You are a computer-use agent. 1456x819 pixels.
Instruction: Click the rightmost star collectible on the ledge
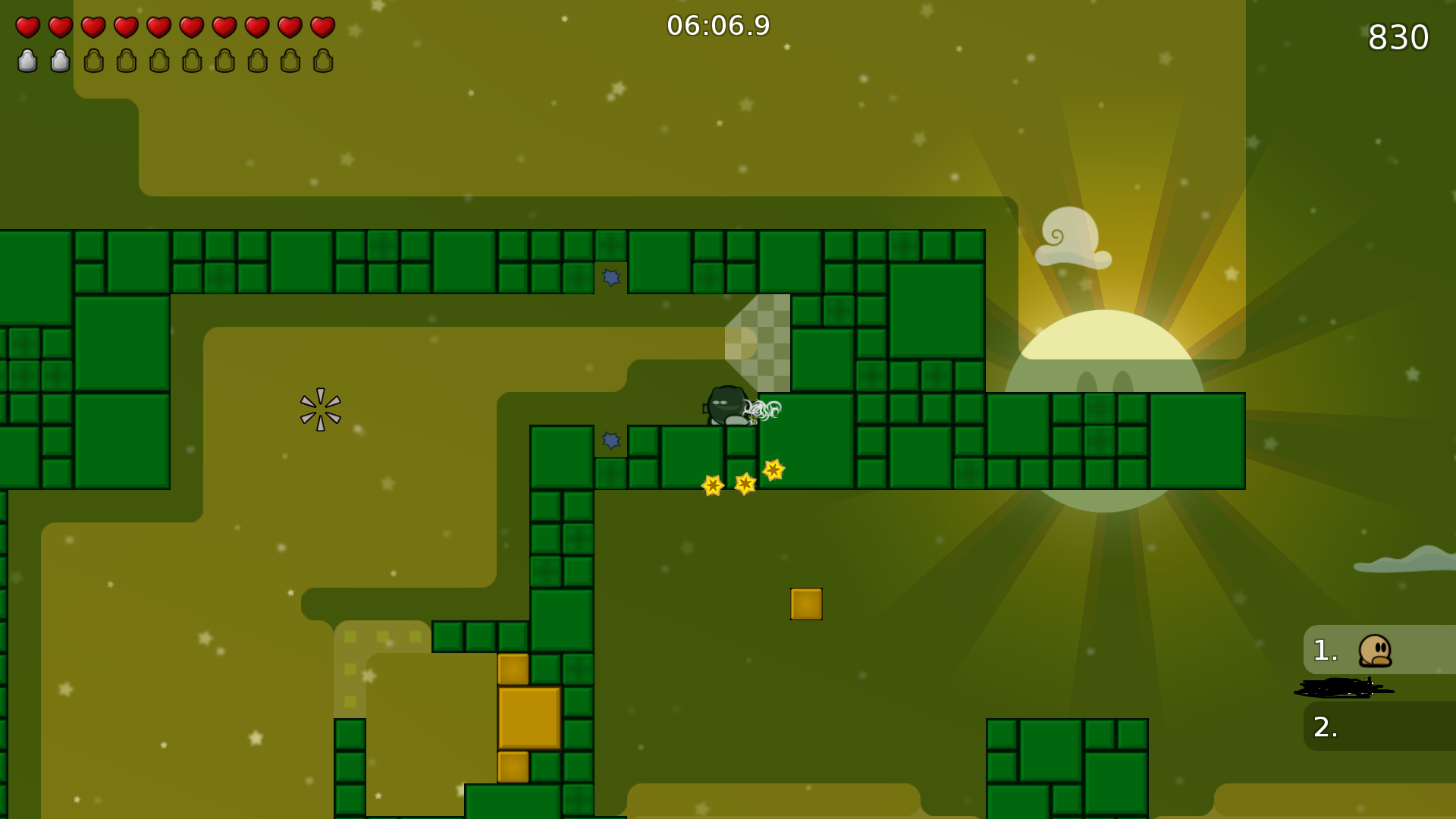774,472
